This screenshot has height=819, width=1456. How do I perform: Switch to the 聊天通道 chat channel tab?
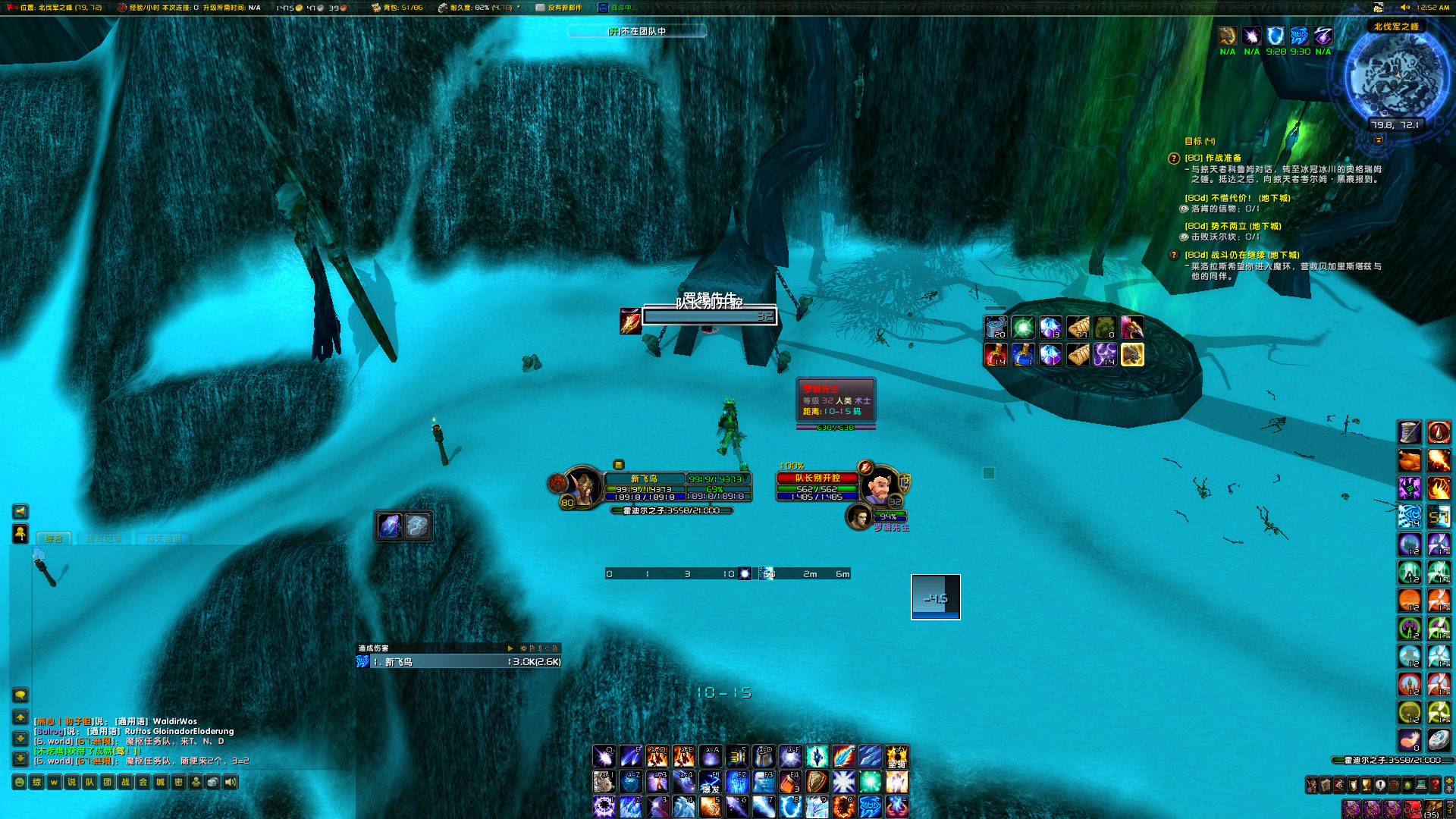163,538
